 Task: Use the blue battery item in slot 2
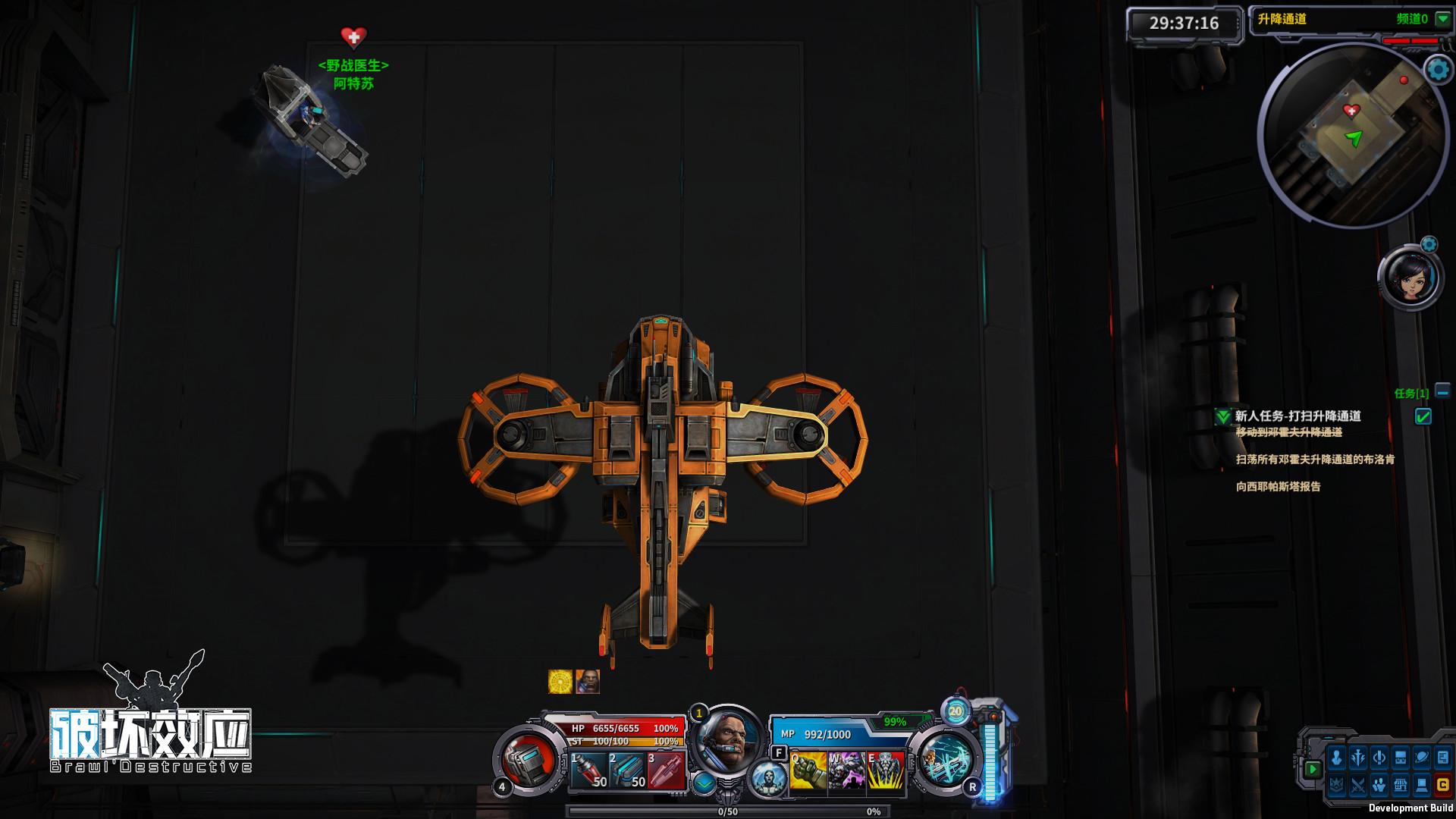(628, 770)
